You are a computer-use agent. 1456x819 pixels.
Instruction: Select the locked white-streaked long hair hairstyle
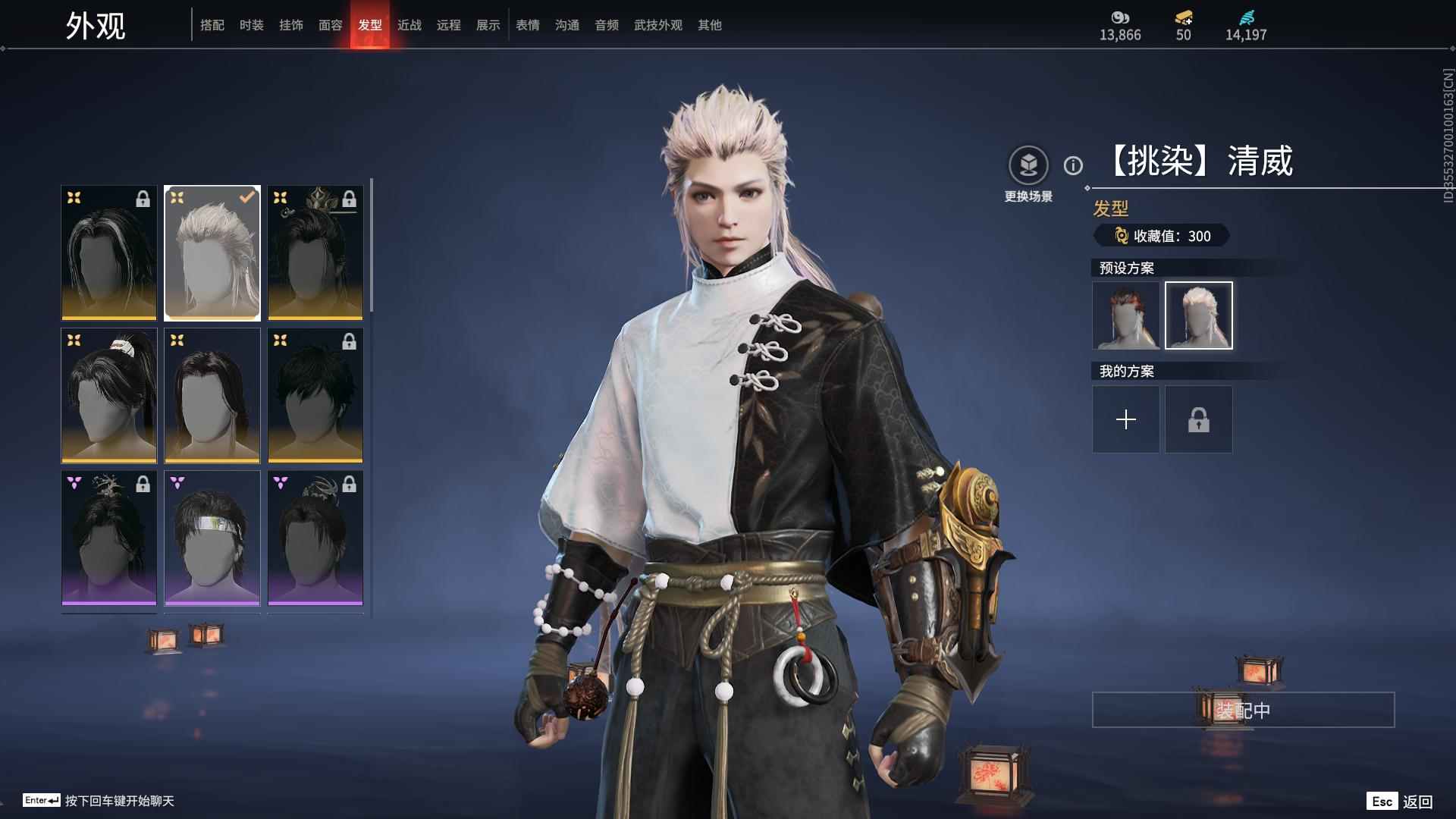[x=109, y=253]
